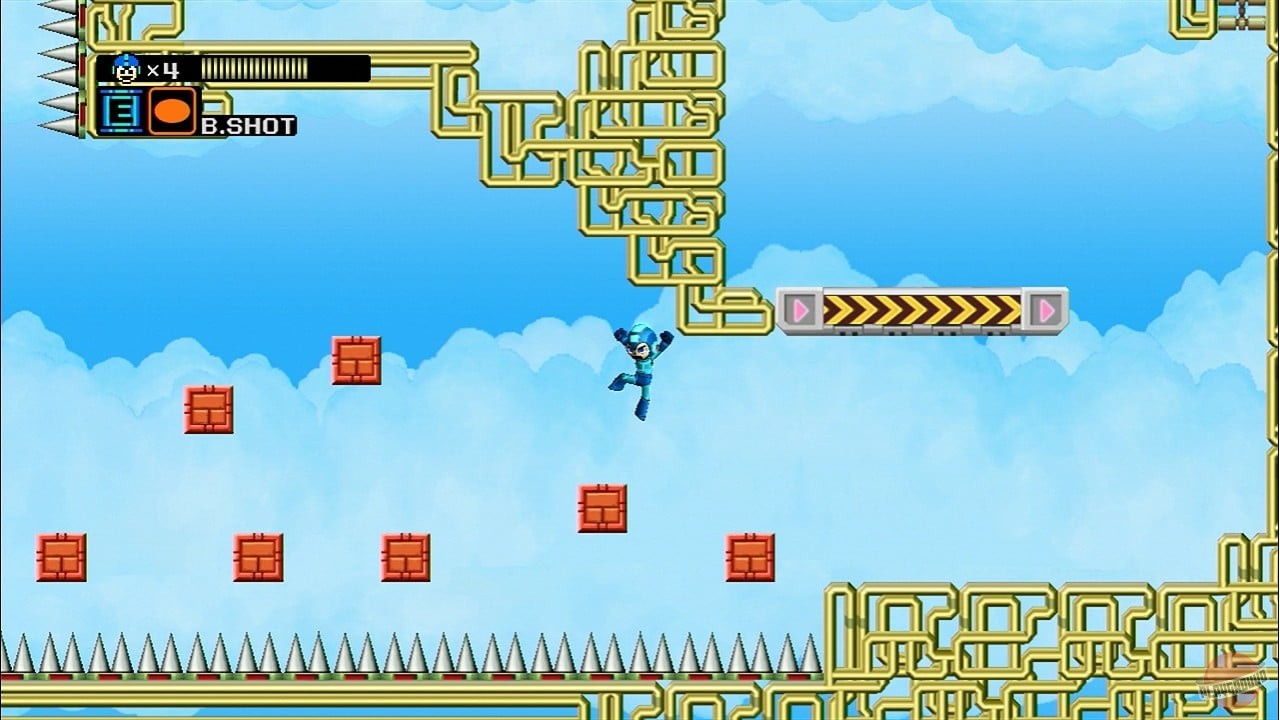Click the Mega Man life counter icon
The width and height of the screenshot is (1280, 720).
tap(124, 68)
